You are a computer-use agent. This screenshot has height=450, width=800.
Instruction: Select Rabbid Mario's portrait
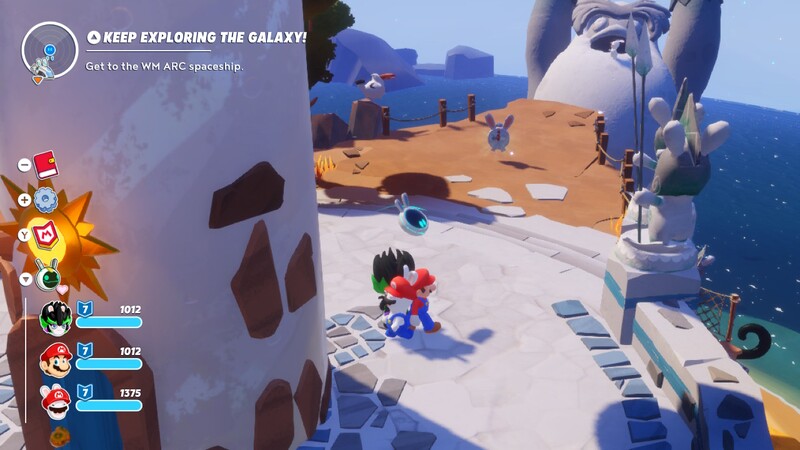[x=55, y=400]
